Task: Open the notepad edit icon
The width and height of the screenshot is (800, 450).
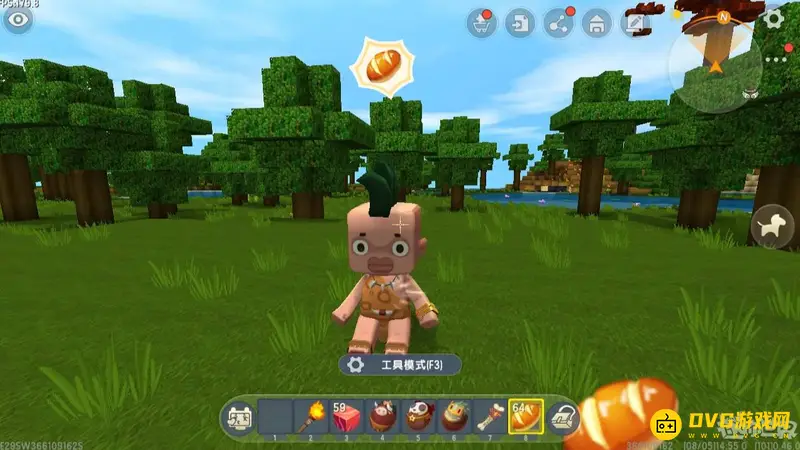Action: tap(636, 23)
